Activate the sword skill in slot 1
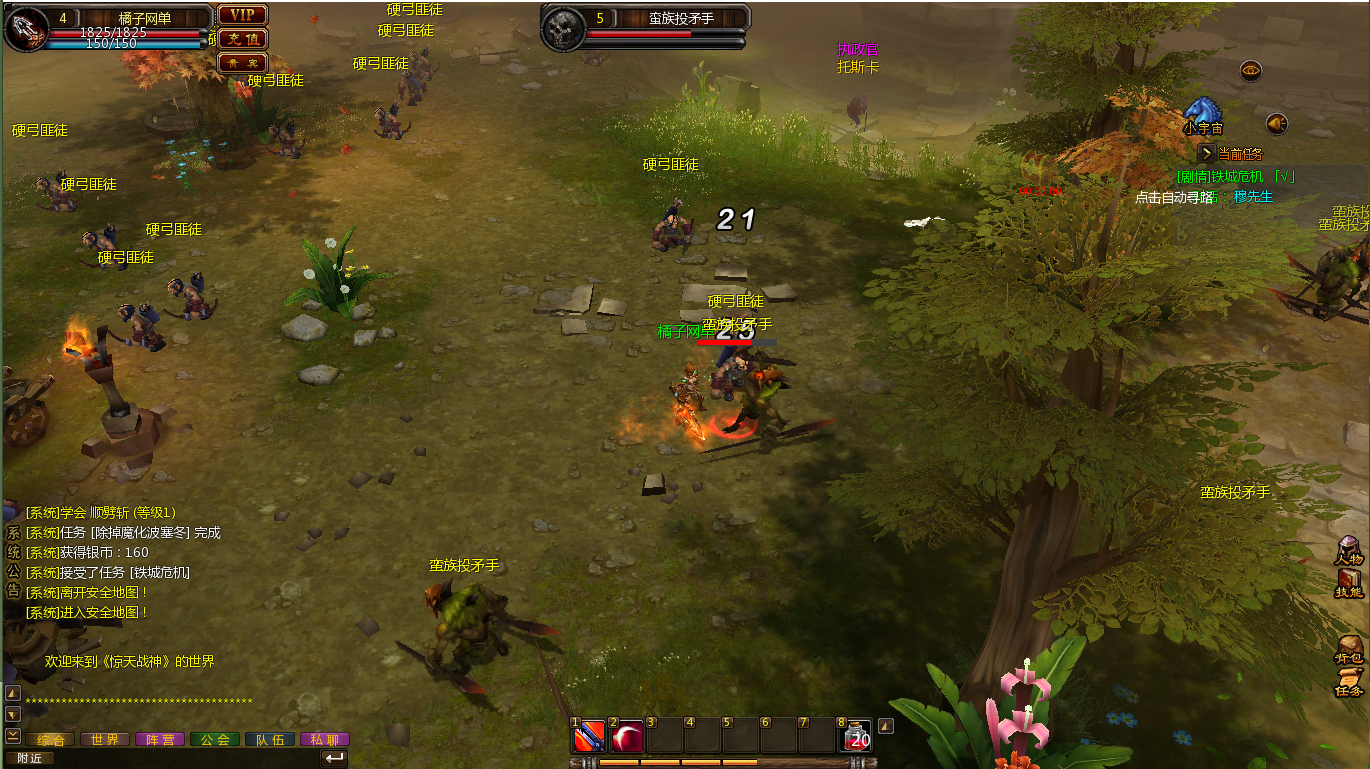This screenshot has height=769, width=1370. tap(588, 737)
